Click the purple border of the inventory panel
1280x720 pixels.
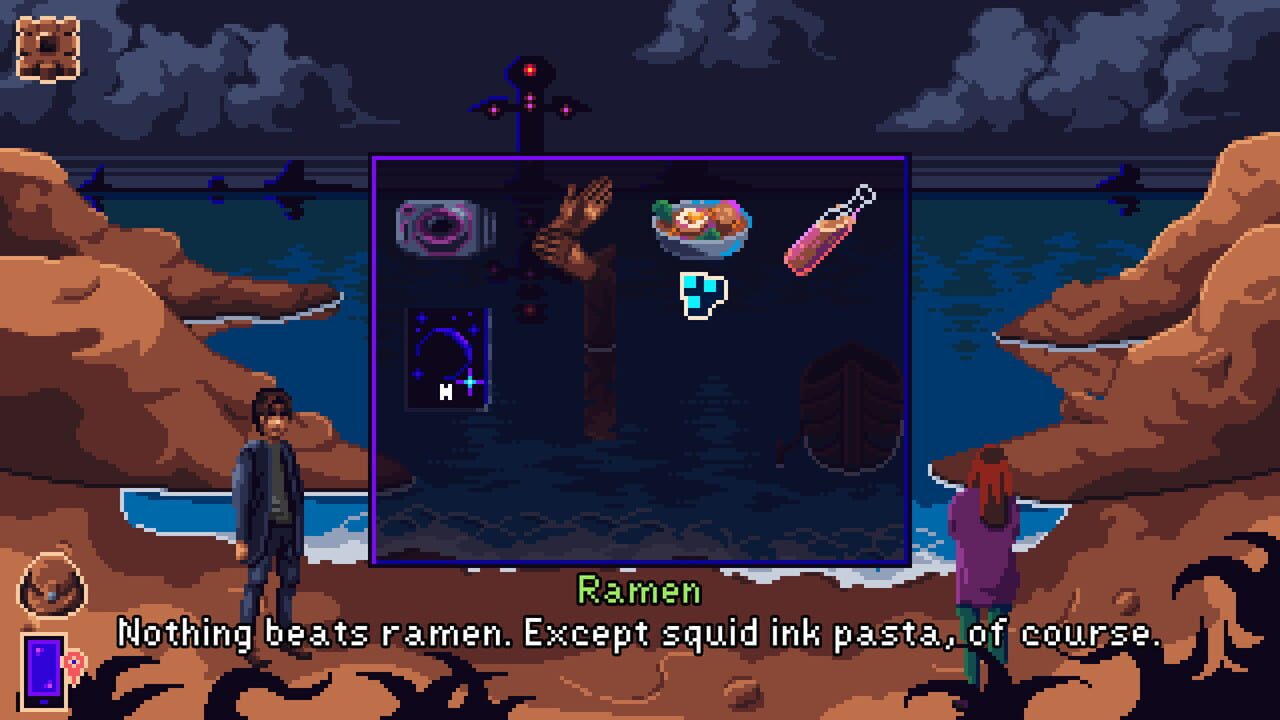(639, 158)
